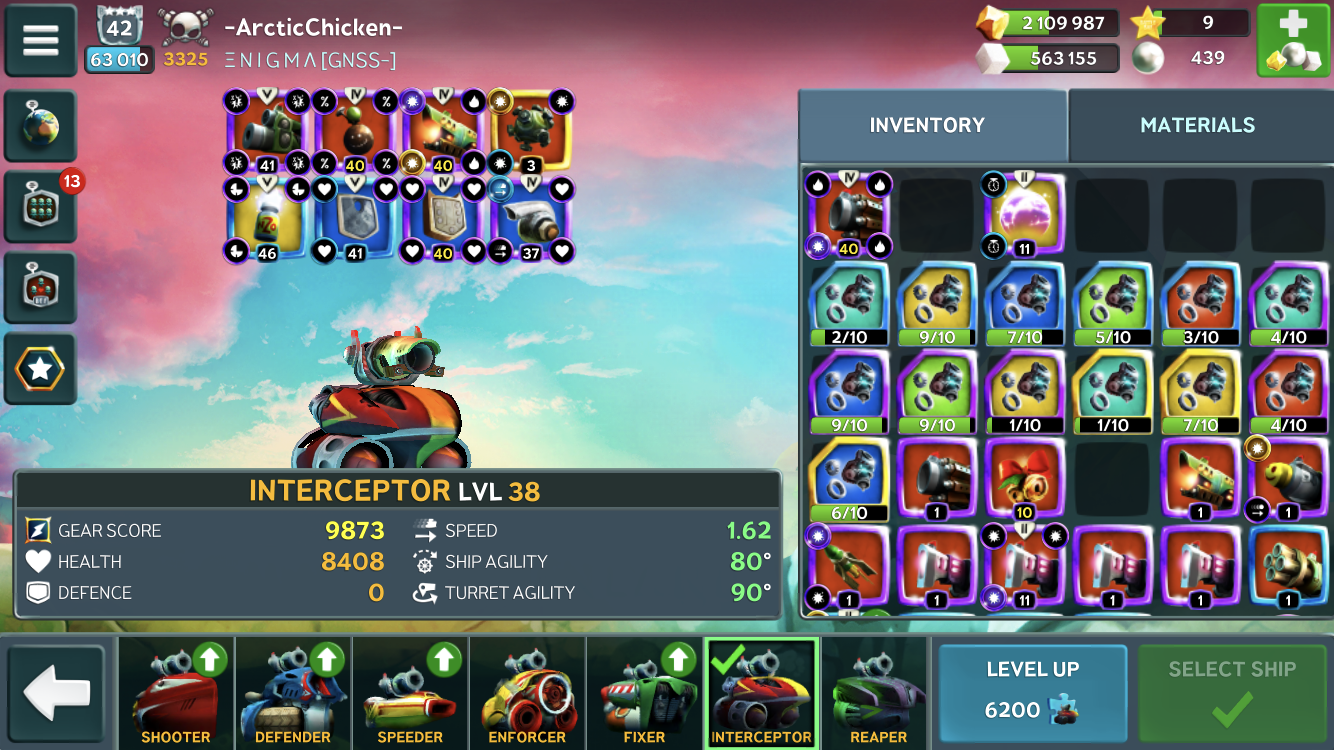Image resolution: width=1334 pixels, height=750 pixels.
Task: Confirm with the Select Ship button
Action: pos(1231,691)
